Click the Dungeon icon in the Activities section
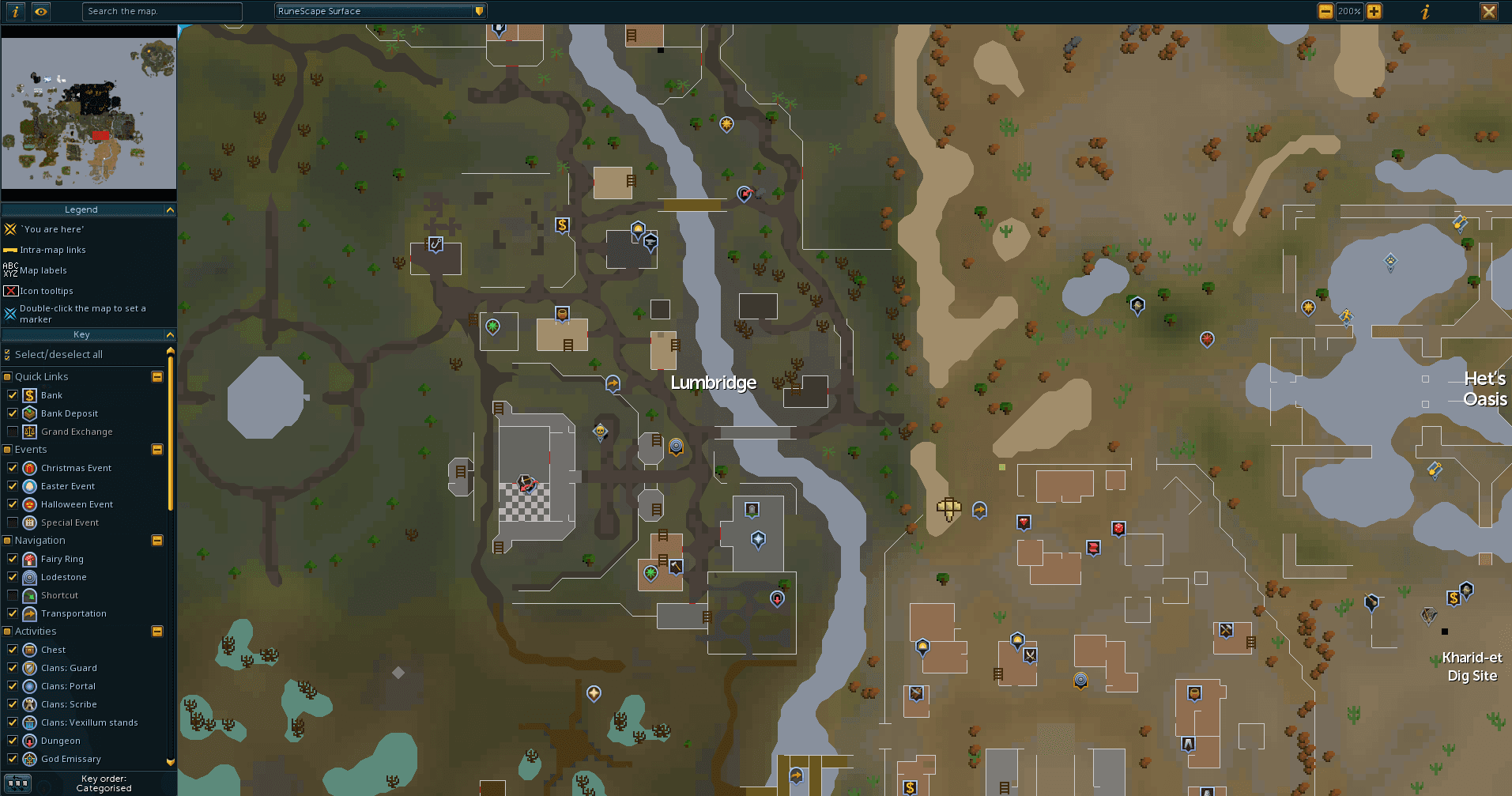 point(28,740)
